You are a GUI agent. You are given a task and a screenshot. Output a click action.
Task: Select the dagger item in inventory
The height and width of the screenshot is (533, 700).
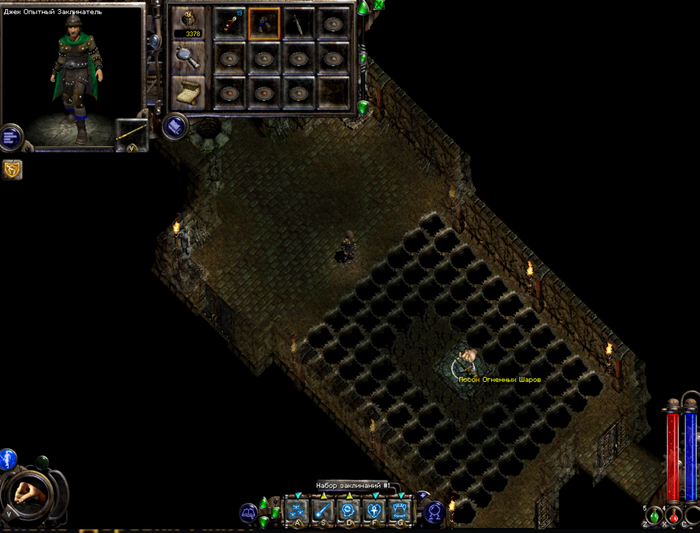pos(299,22)
